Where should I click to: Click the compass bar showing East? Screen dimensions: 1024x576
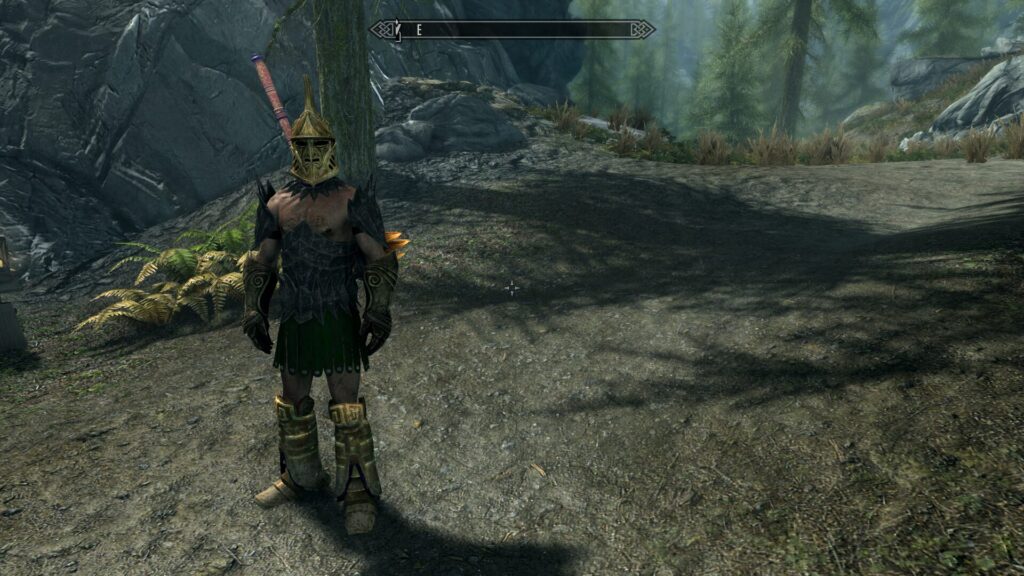tap(512, 30)
